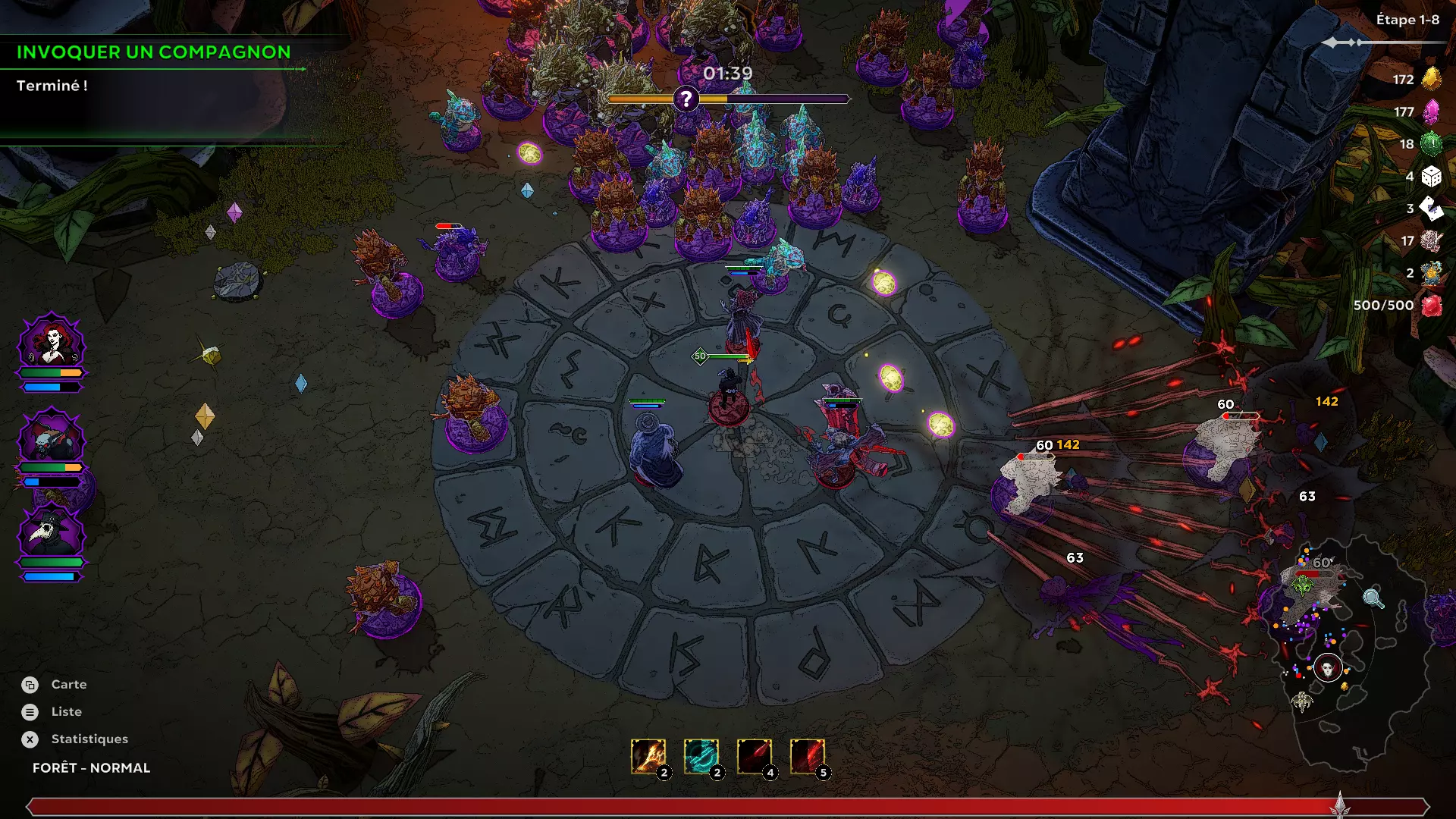
Task: Click the gold nugget currency icon
Action: coord(1431,79)
